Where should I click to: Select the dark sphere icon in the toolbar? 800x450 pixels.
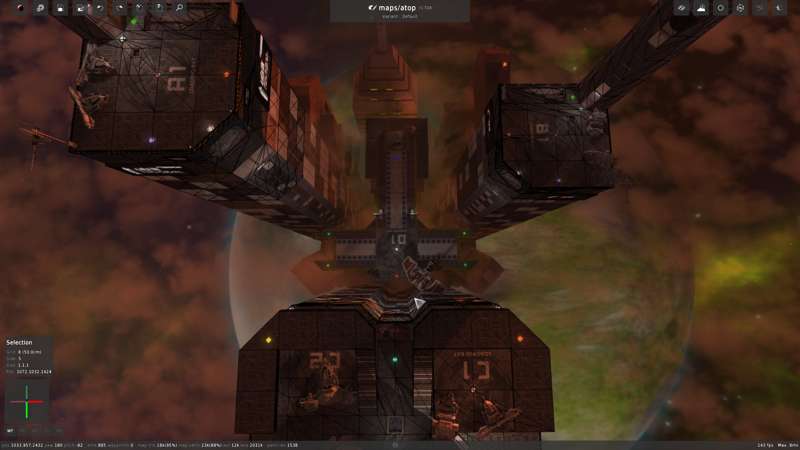click(20, 8)
